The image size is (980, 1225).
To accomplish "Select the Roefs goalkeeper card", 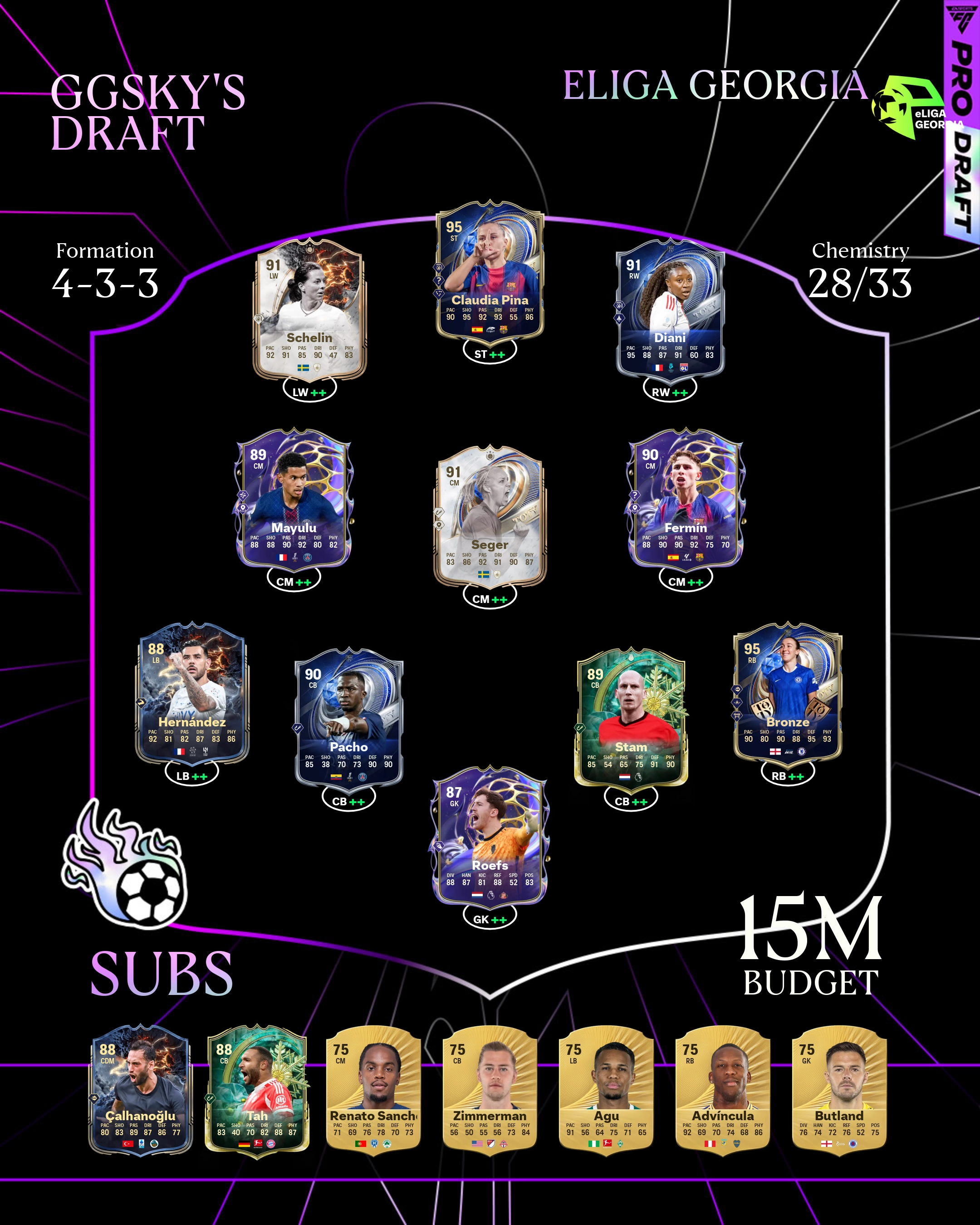I will click(490, 836).
